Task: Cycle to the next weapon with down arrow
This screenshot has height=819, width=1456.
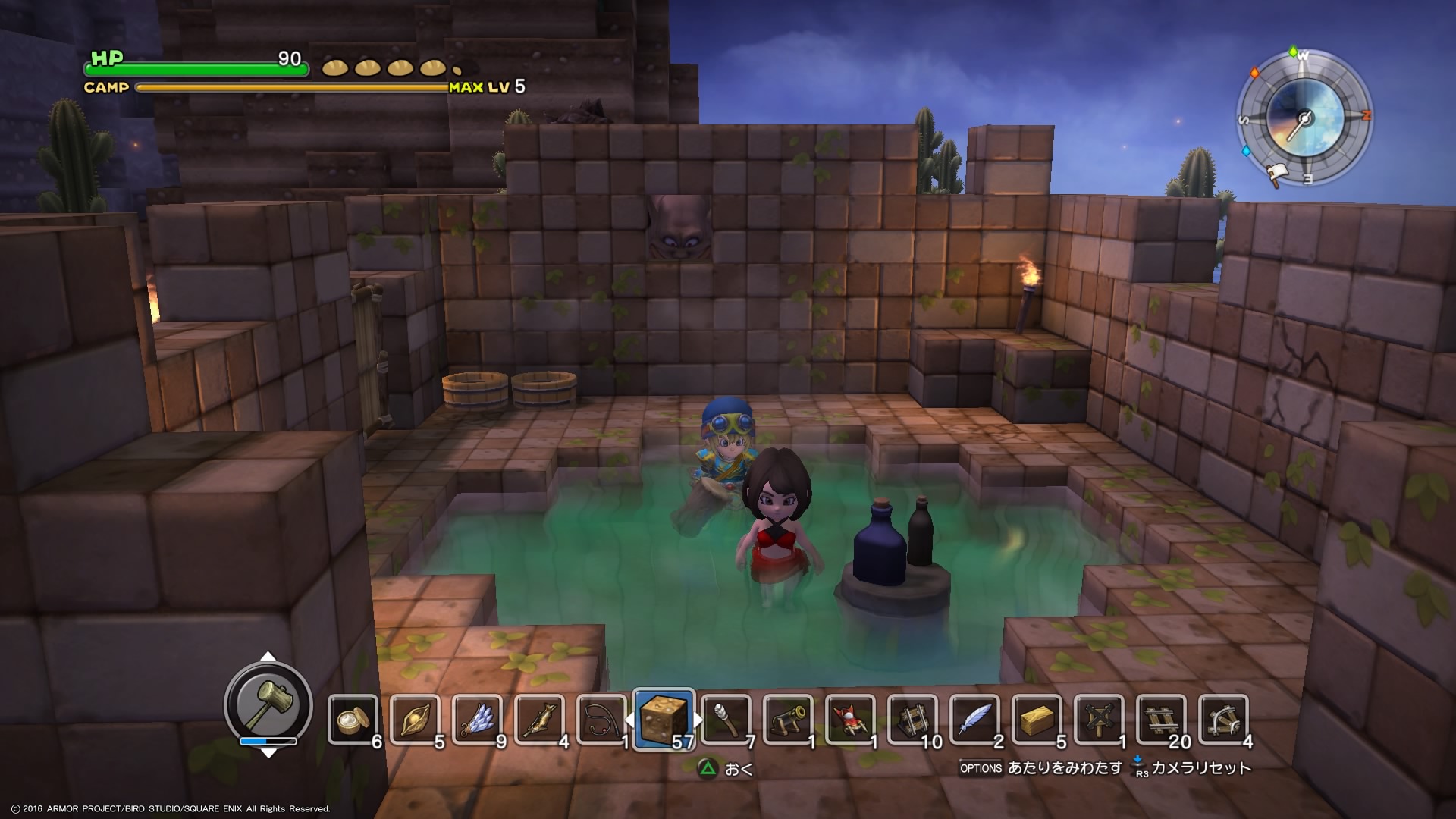Action: pos(268,753)
